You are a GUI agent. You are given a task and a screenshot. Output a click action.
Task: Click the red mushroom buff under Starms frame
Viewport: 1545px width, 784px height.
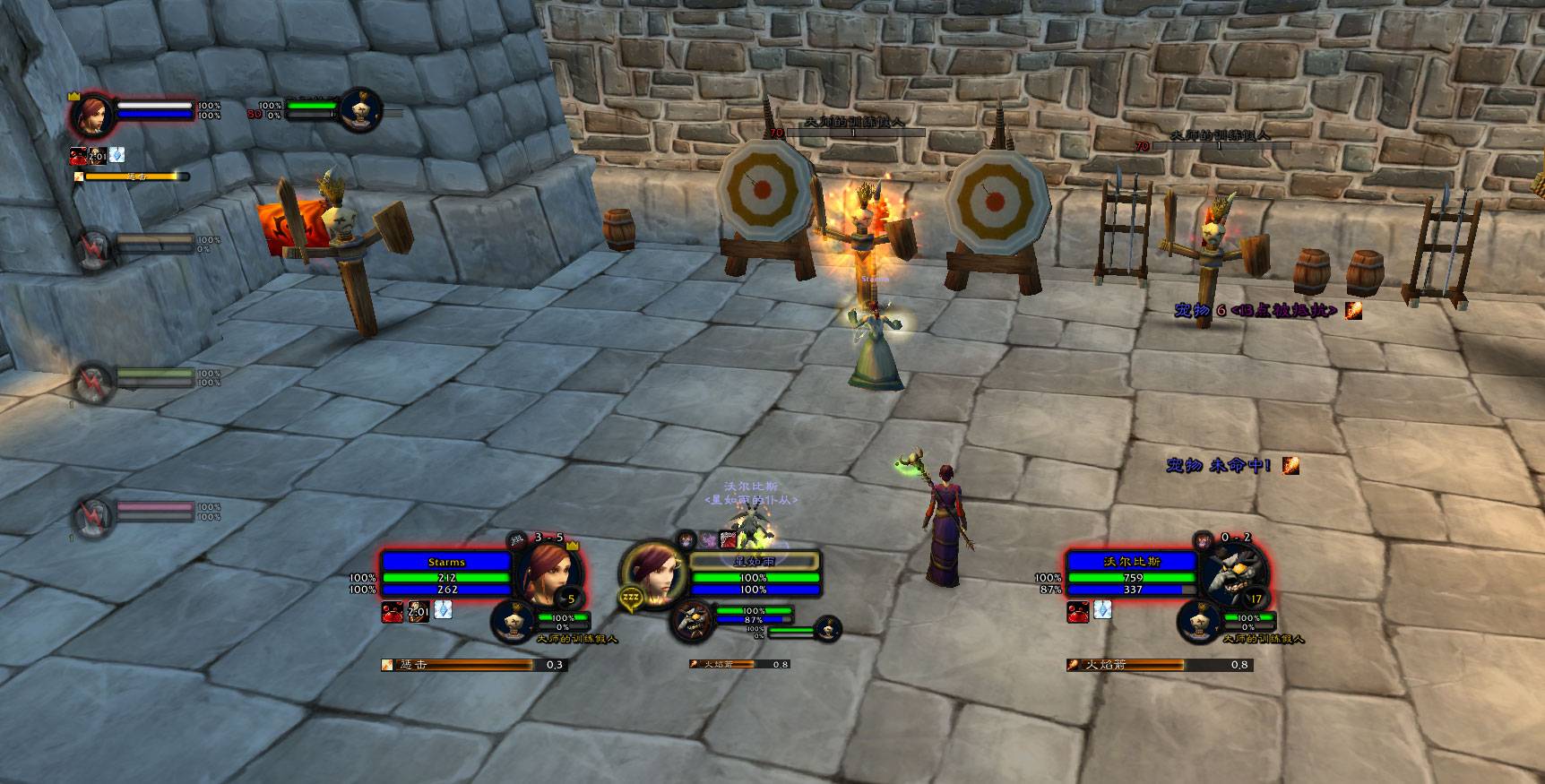393,612
